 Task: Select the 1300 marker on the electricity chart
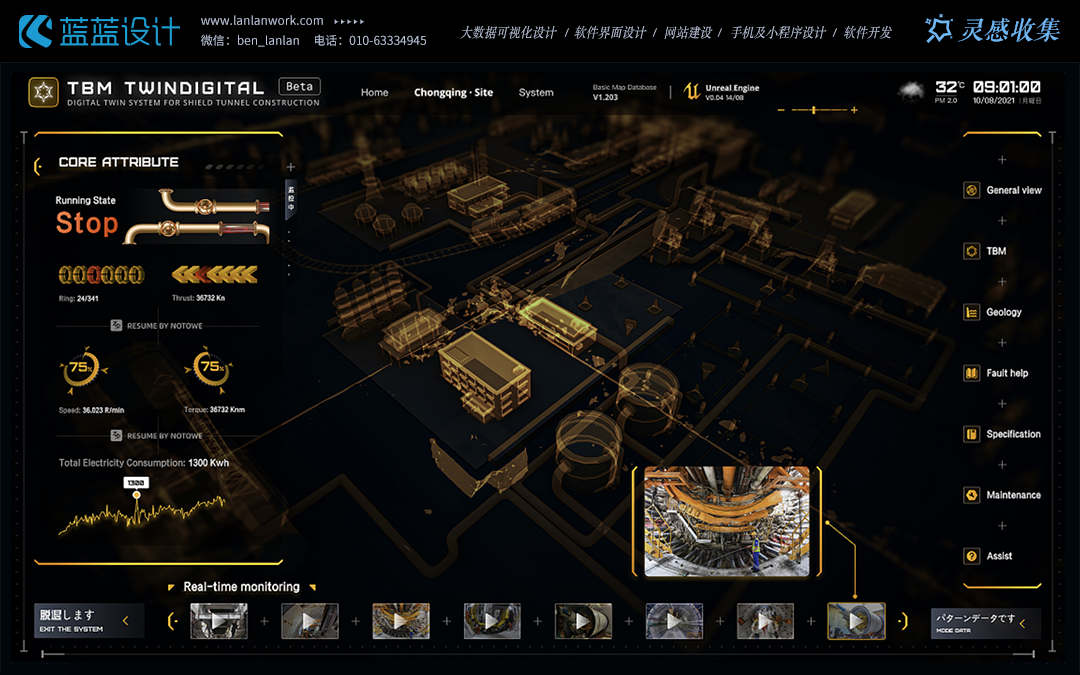[136, 483]
